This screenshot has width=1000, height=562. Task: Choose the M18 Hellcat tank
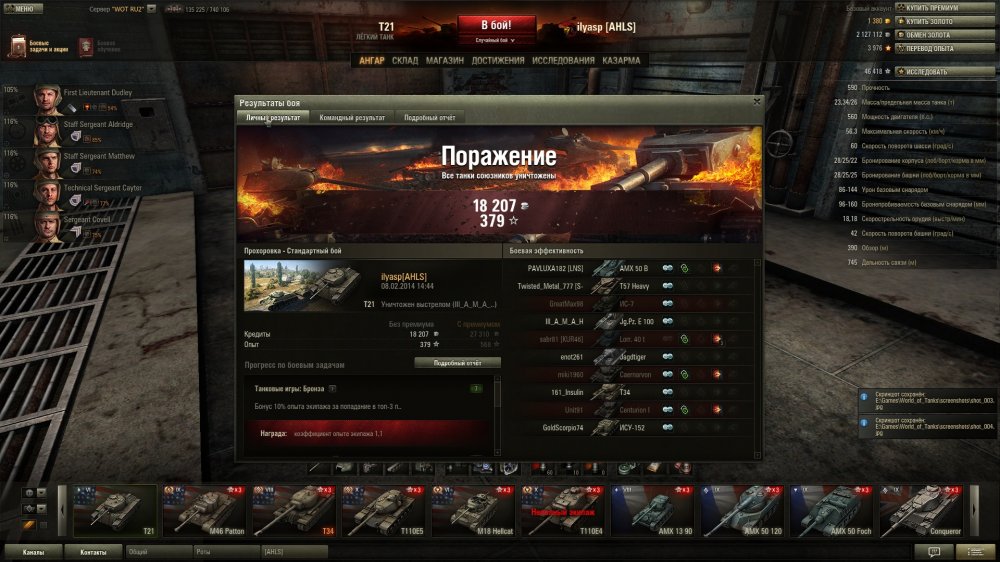(475, 510)
